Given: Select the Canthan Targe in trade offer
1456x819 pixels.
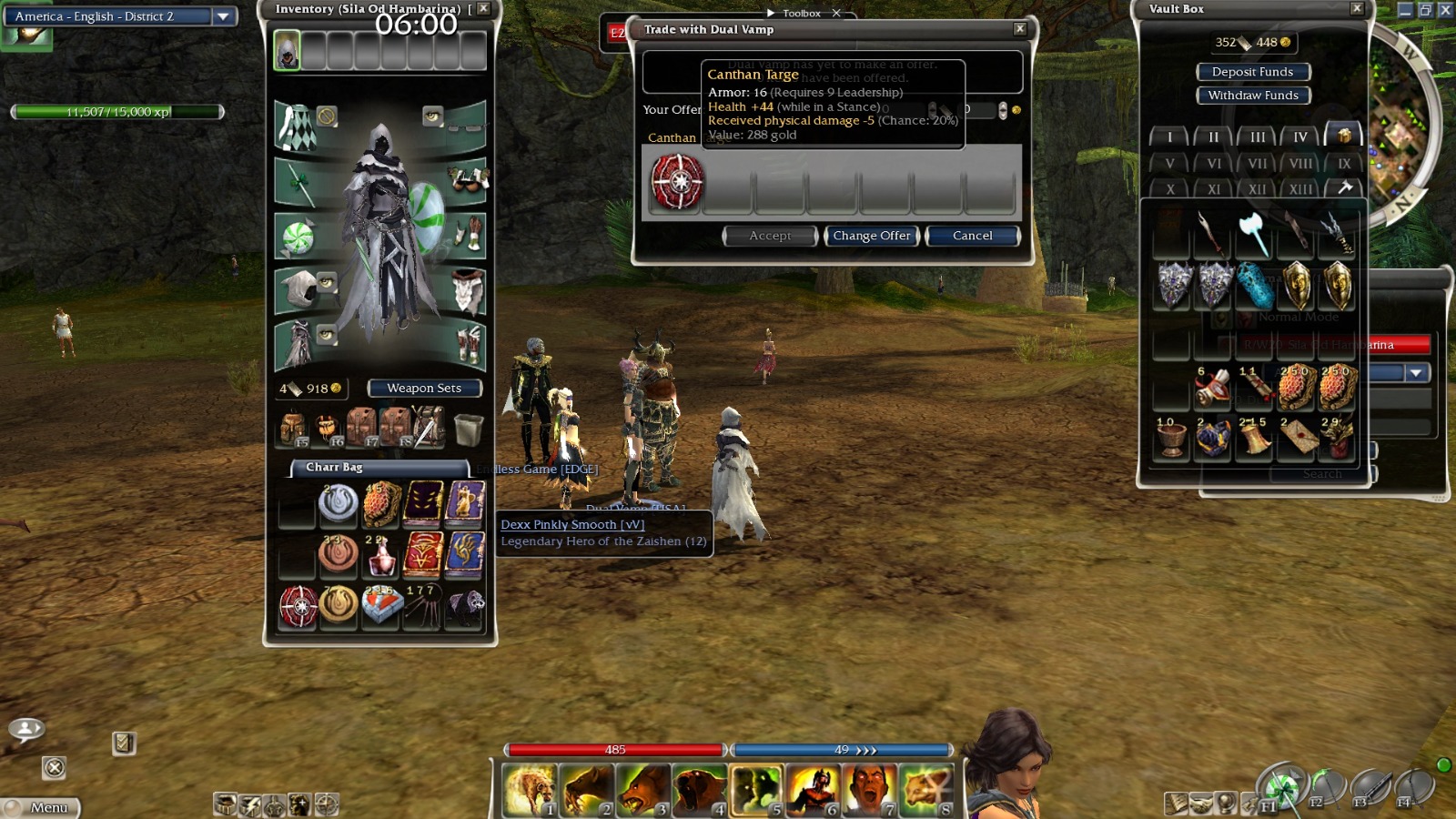Looking at the screenshot, I should 677,182.
